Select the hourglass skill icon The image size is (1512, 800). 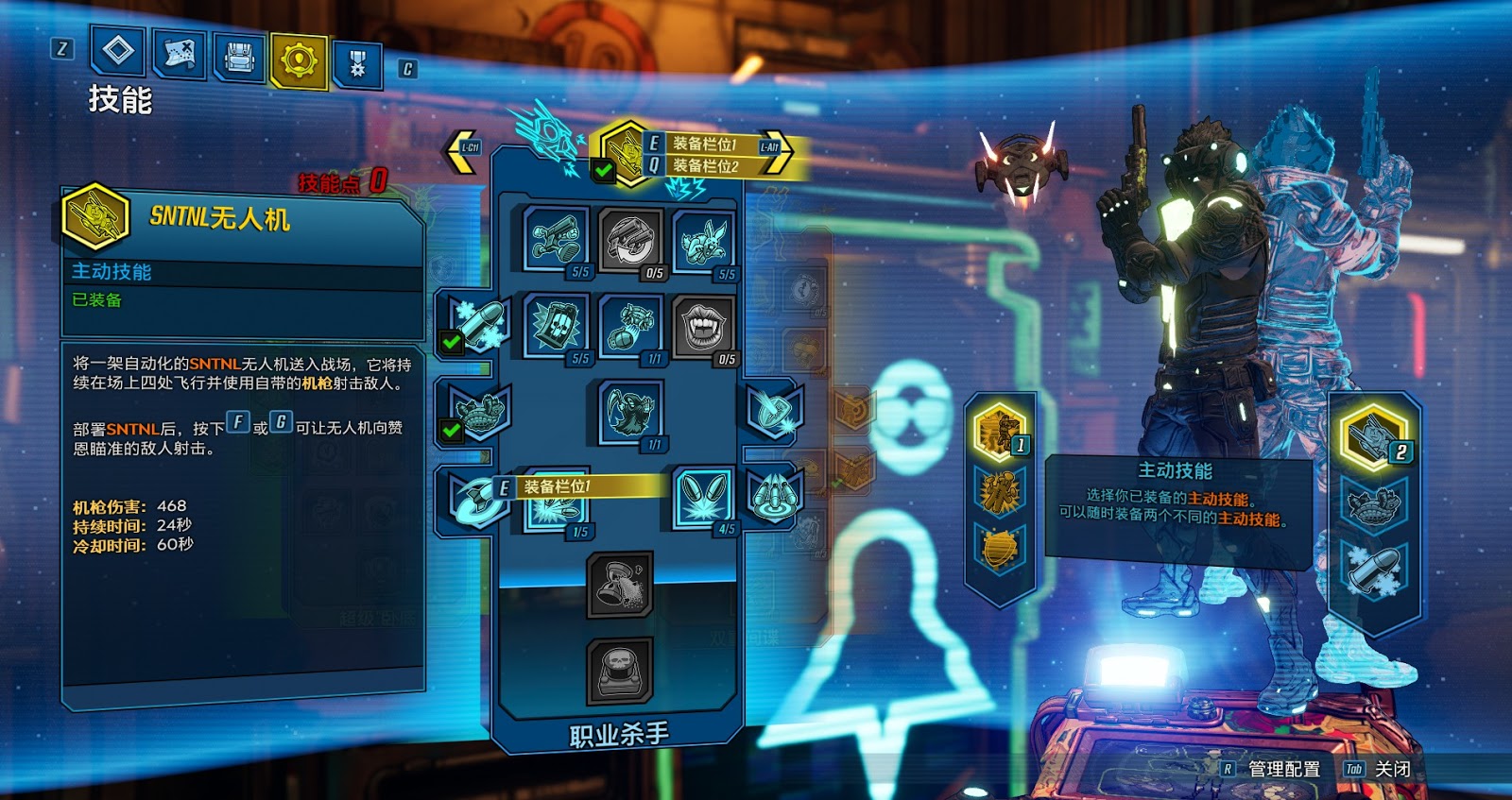coord(620,586)
